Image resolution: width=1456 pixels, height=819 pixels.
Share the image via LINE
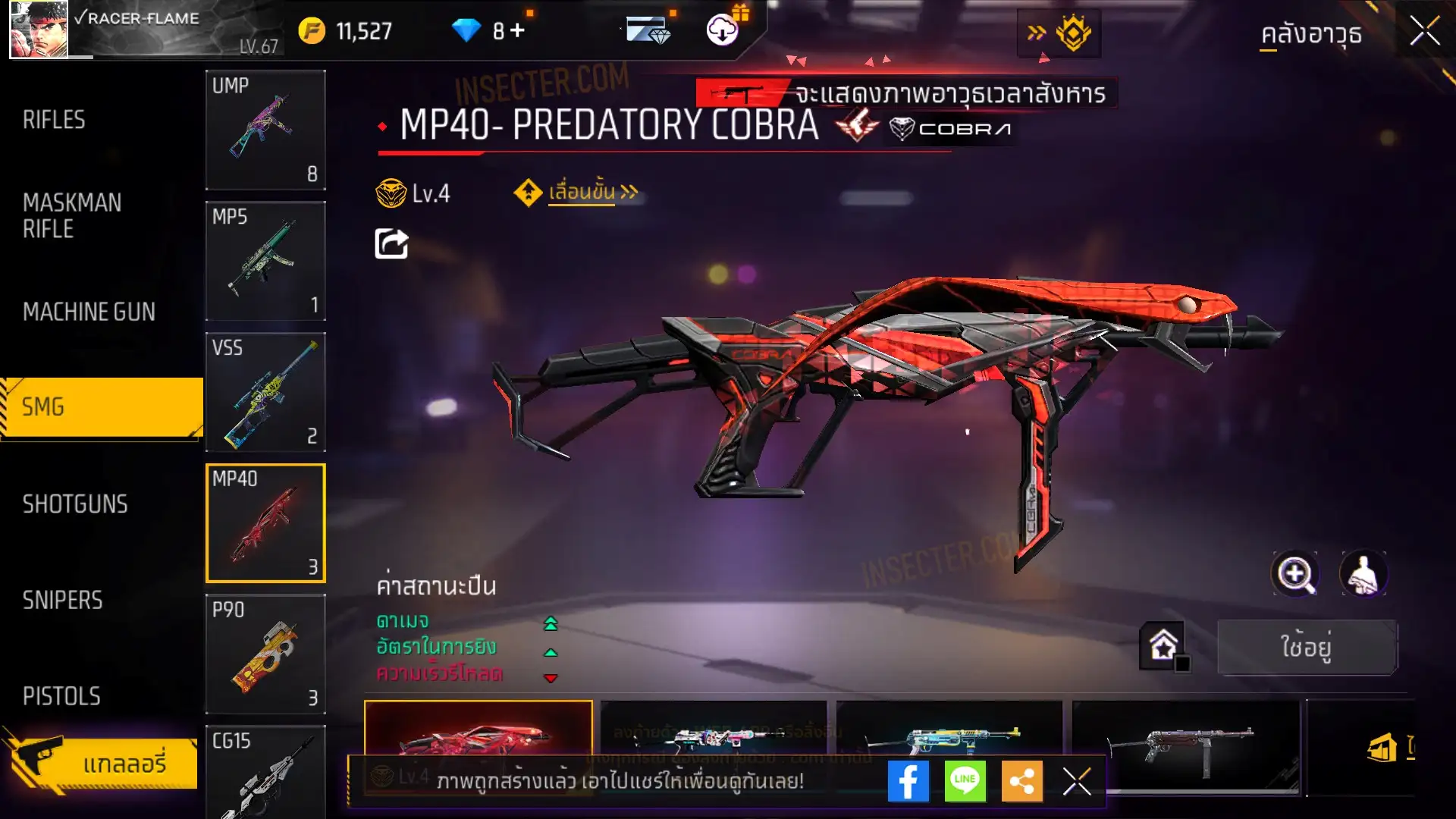pos(965,781)
